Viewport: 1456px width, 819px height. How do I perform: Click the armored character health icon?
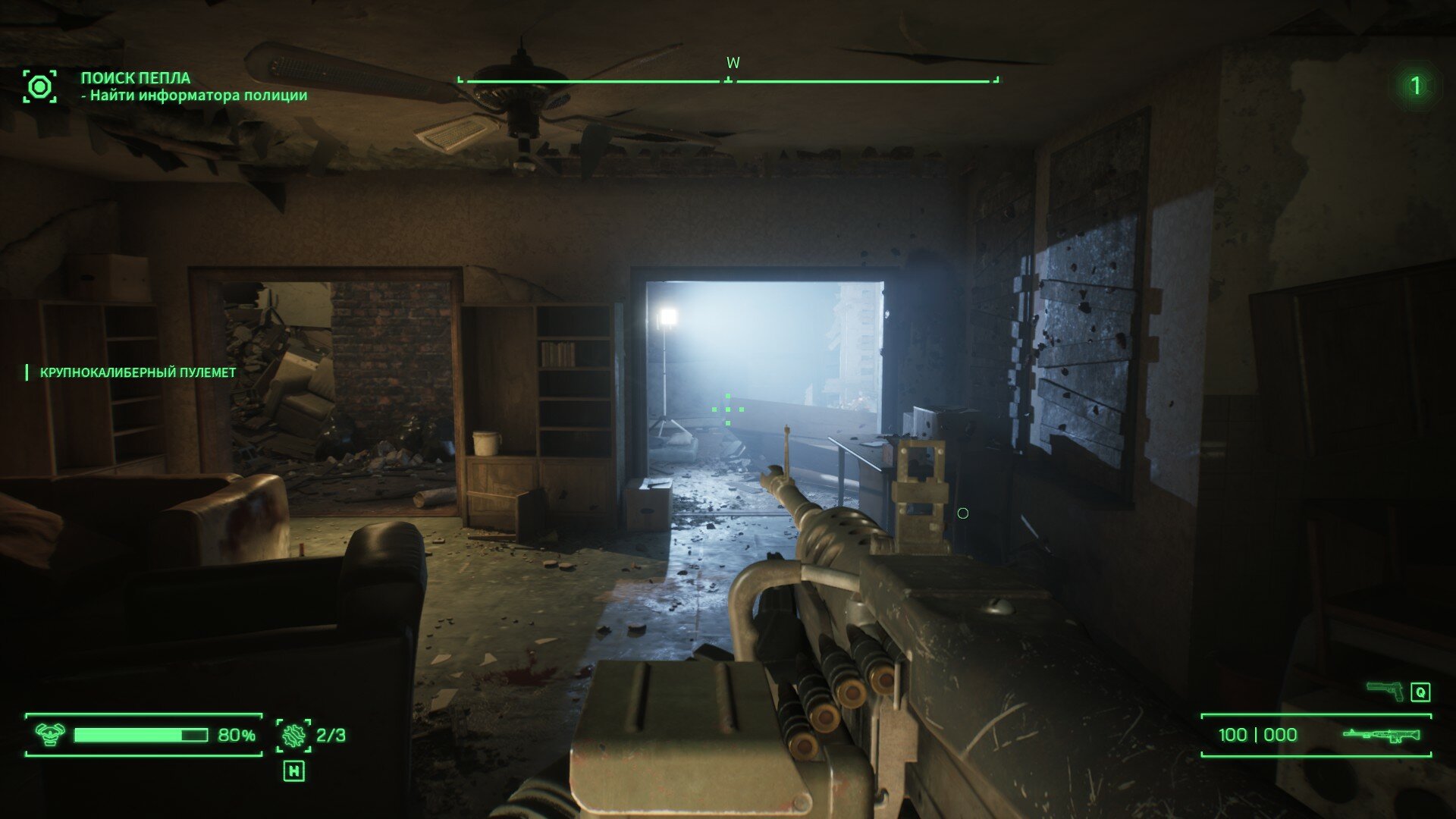50,734
